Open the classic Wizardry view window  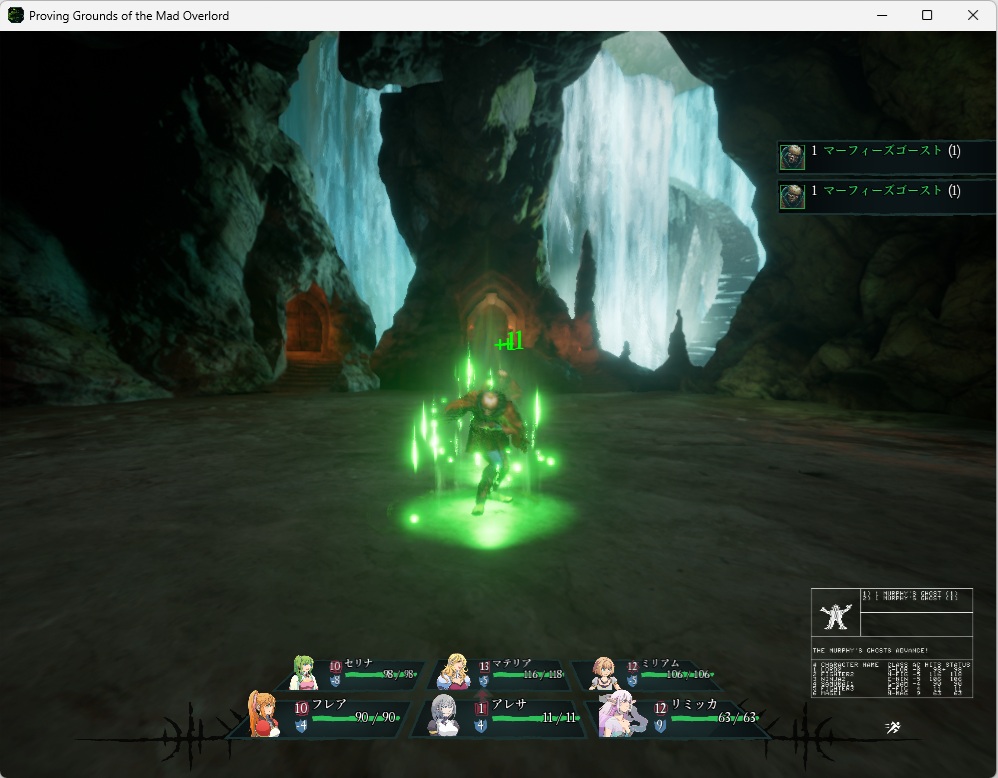coord(891,642)
